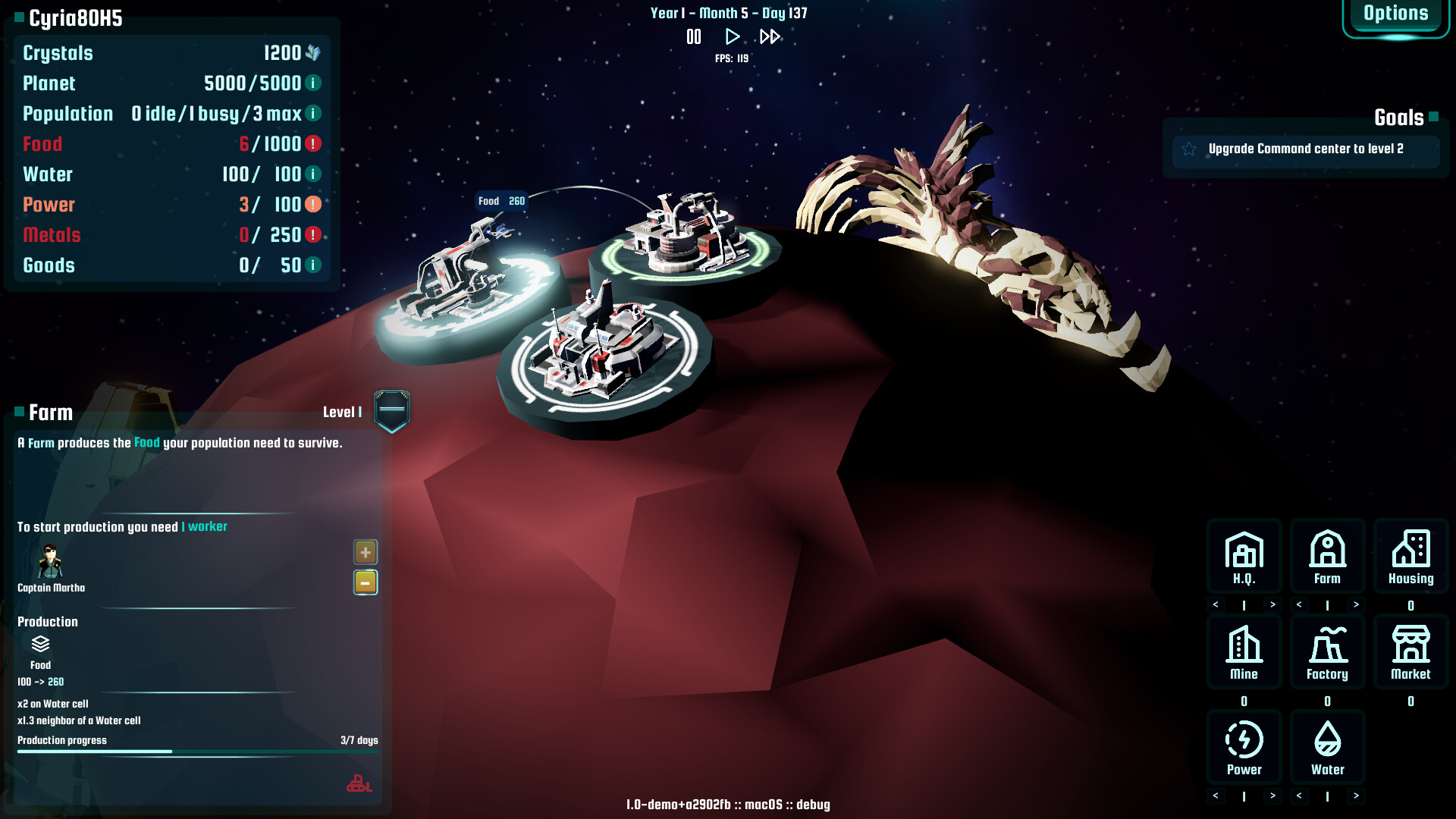The image size is (1456, 819).
Task: Open the Options menu
Action: [1395, 14]
